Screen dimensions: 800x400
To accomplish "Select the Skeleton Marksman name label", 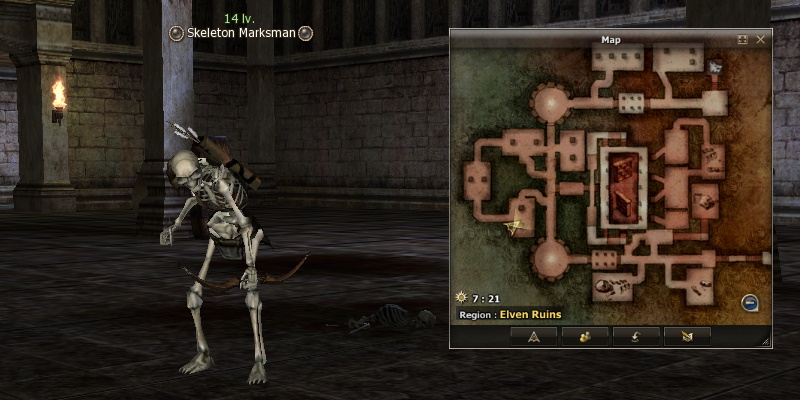I will pos(240,33).
